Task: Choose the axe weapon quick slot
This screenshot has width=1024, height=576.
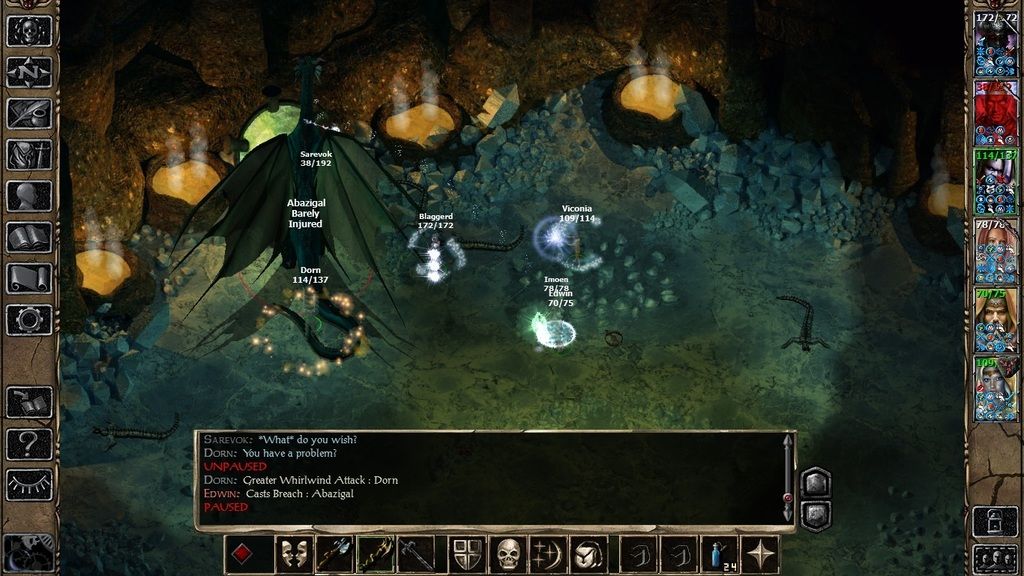Action: [335, 554]
